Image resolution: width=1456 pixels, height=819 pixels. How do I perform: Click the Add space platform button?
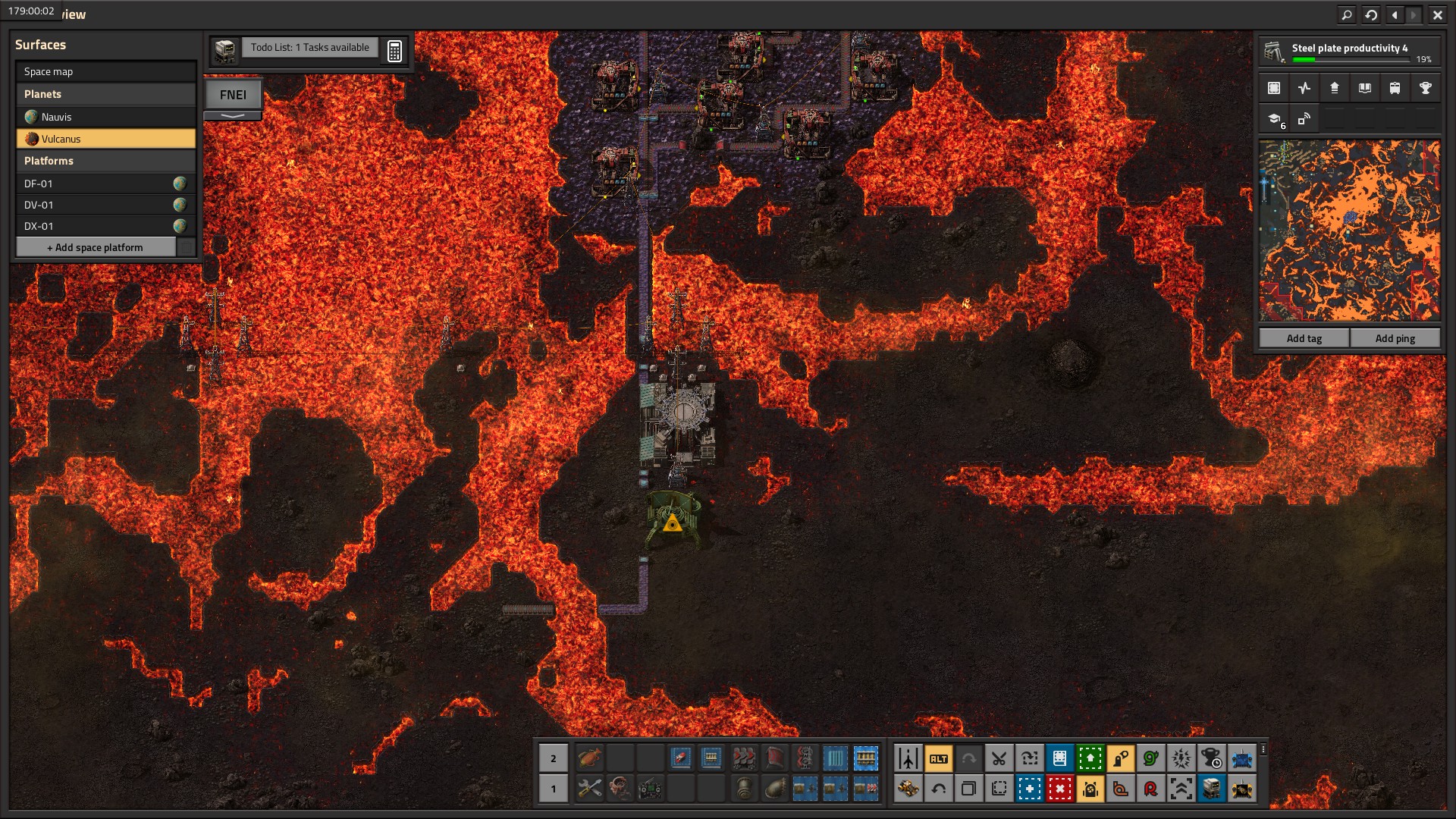[96, 247]
